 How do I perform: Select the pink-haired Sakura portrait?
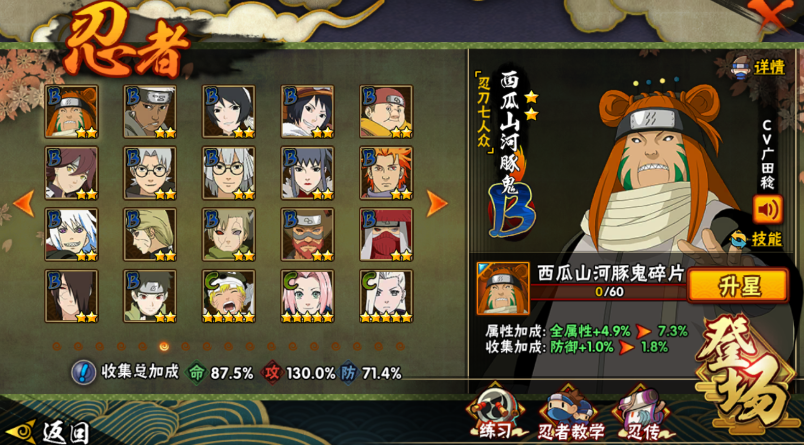[x=307, y=296]
